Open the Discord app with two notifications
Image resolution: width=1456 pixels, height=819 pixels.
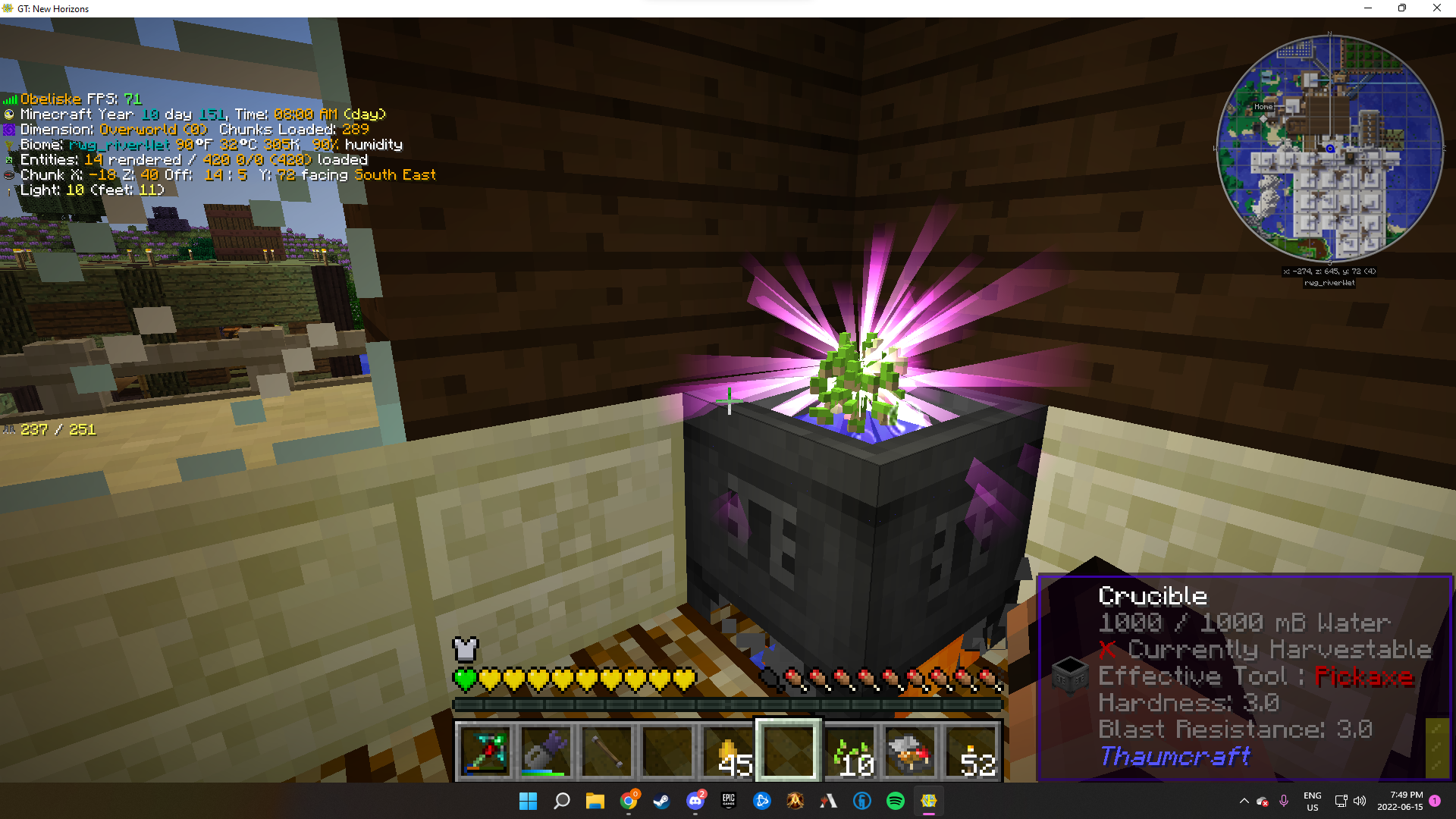pyautogui.click(x=695, y=801)
